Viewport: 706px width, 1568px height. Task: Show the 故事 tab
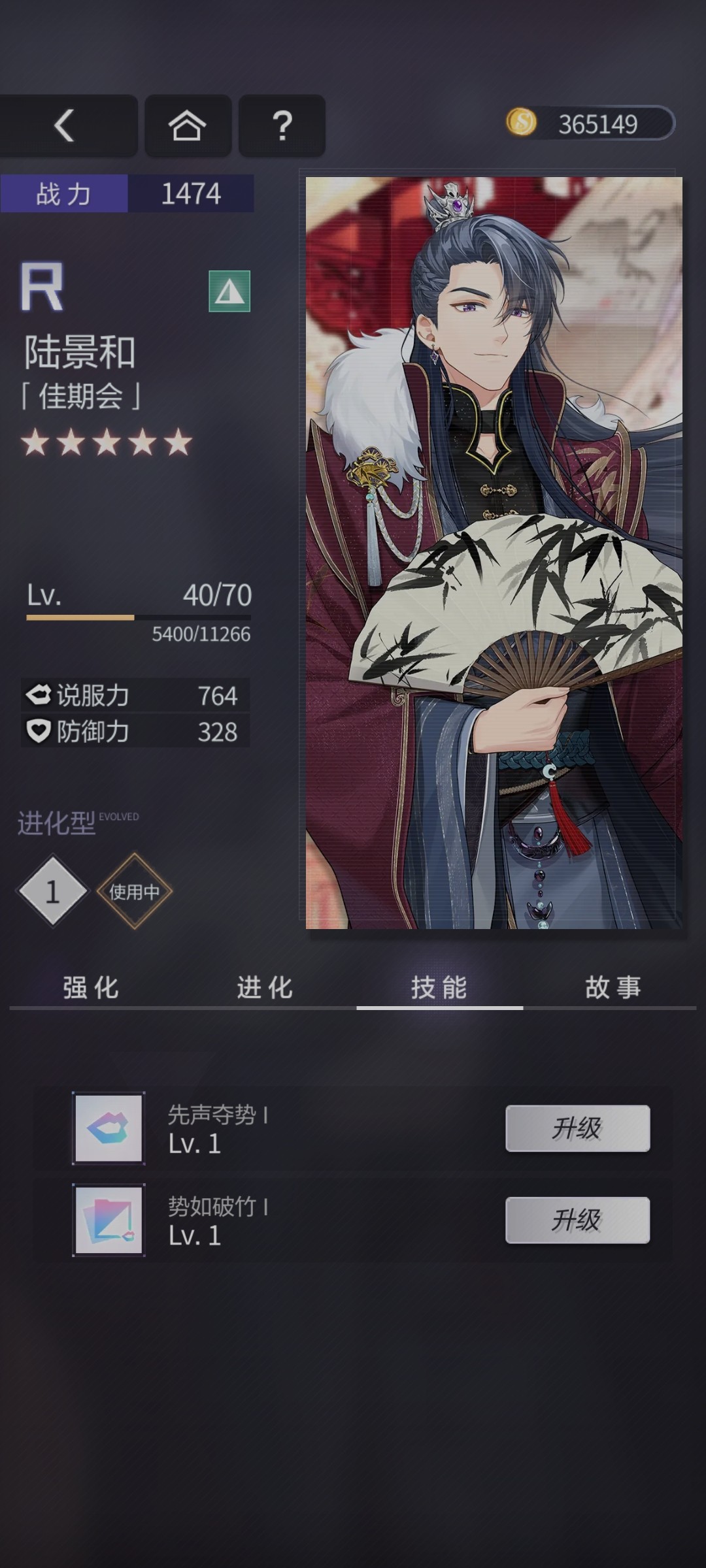(x=613, y=987)
